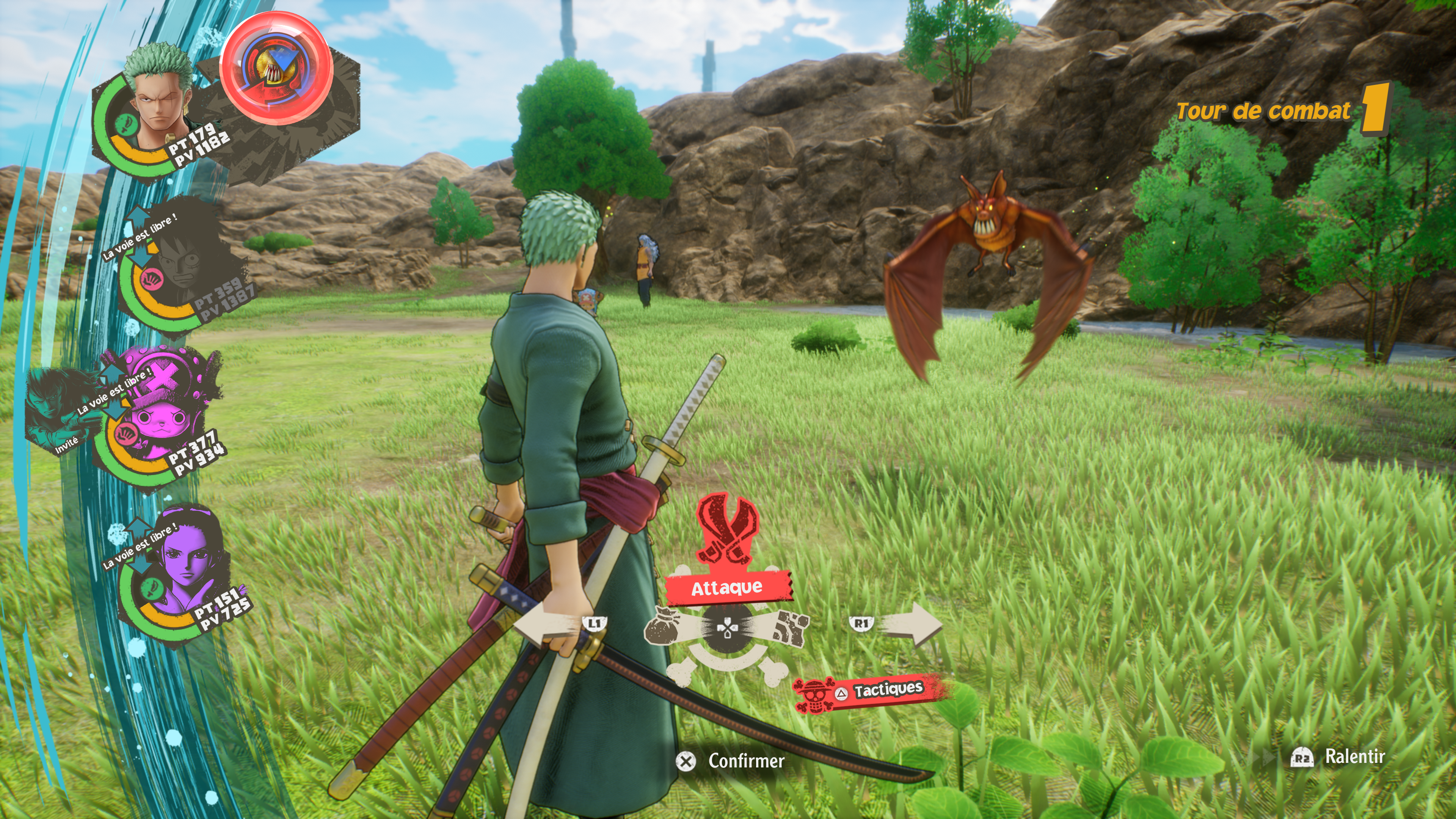Select the Attaque command banner

(x=728, y=588)
